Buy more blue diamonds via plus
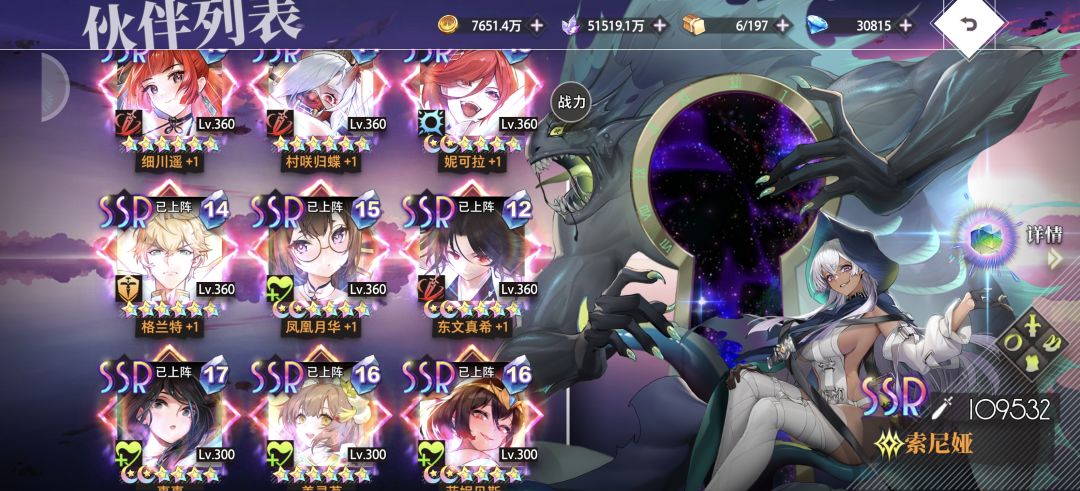The image size is (1080, 491). pyautogui.click(x=905, y=25)
